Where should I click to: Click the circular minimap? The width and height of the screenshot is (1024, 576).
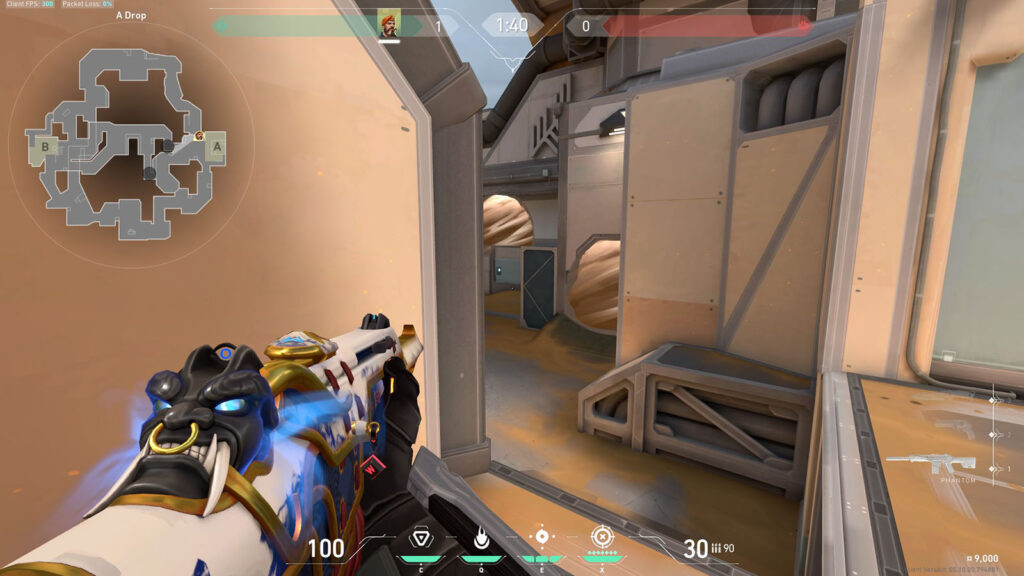point(130,148)
